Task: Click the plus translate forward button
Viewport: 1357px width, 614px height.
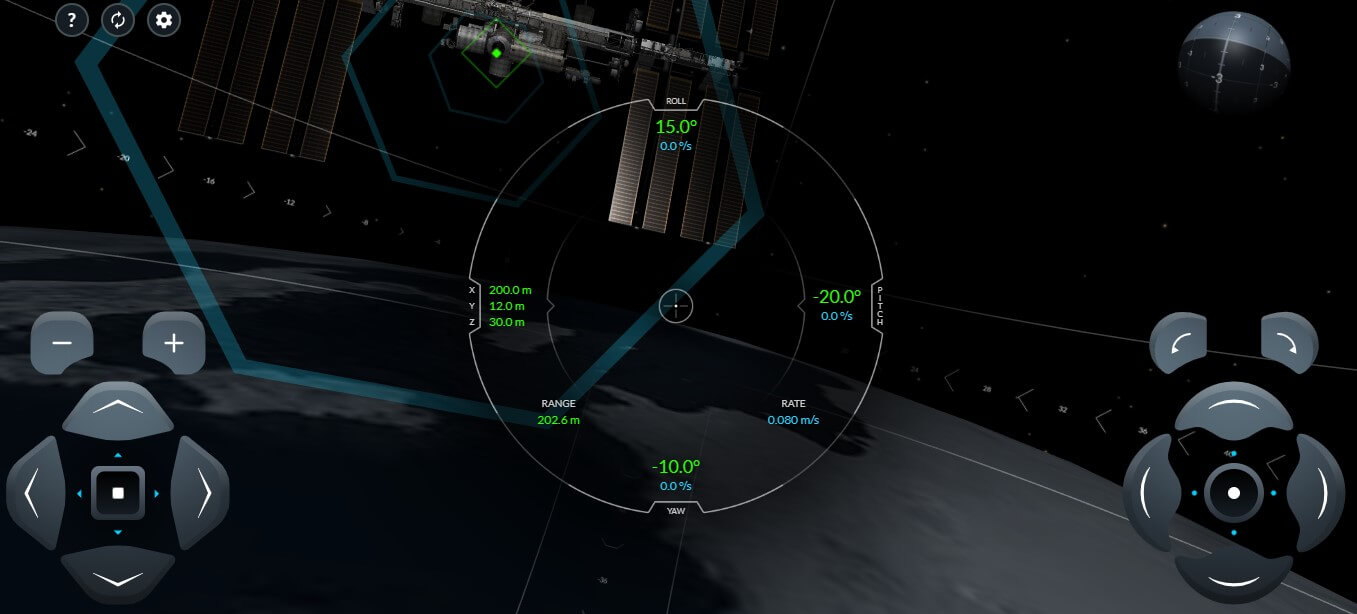Action: point(174,342)
